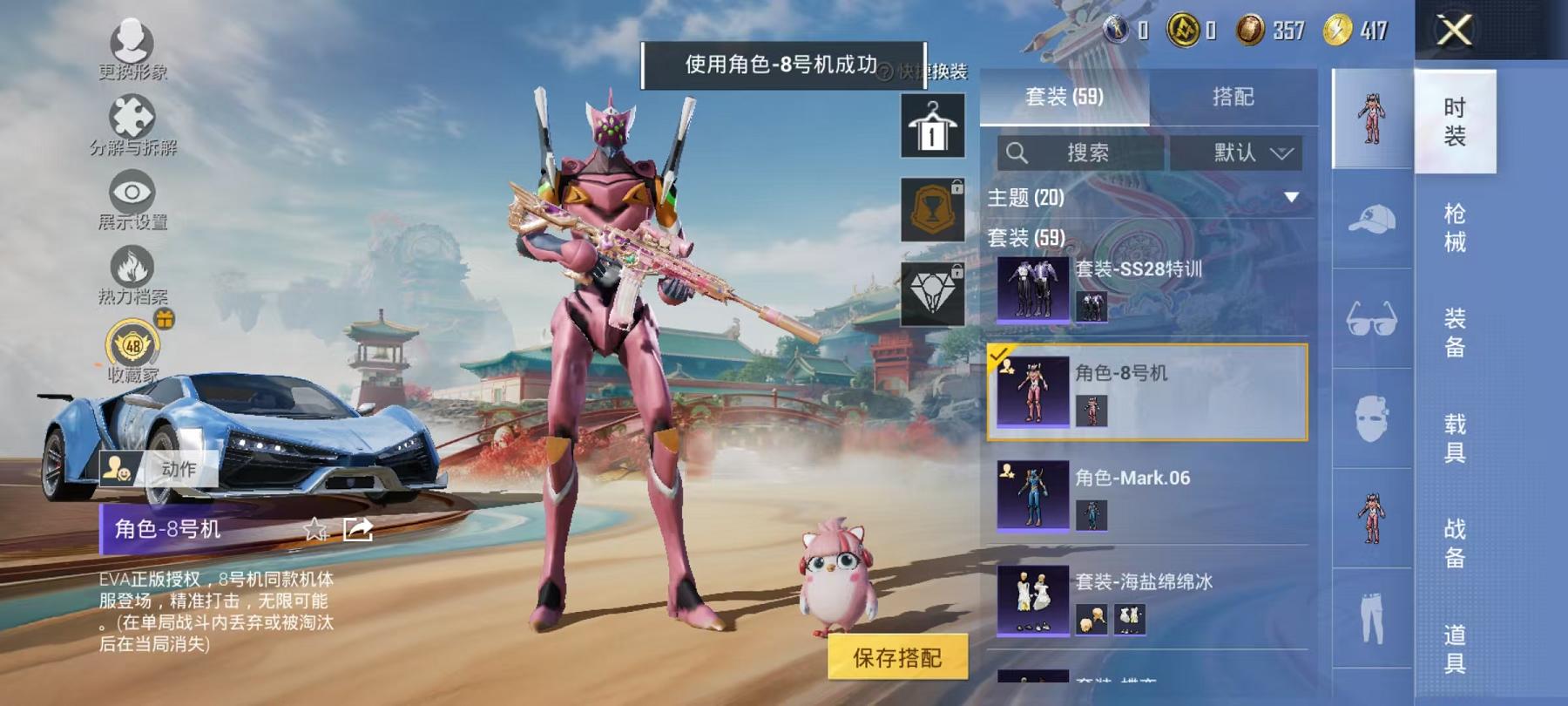Expand the 套装(59) list header

[x=1028, y=236]
